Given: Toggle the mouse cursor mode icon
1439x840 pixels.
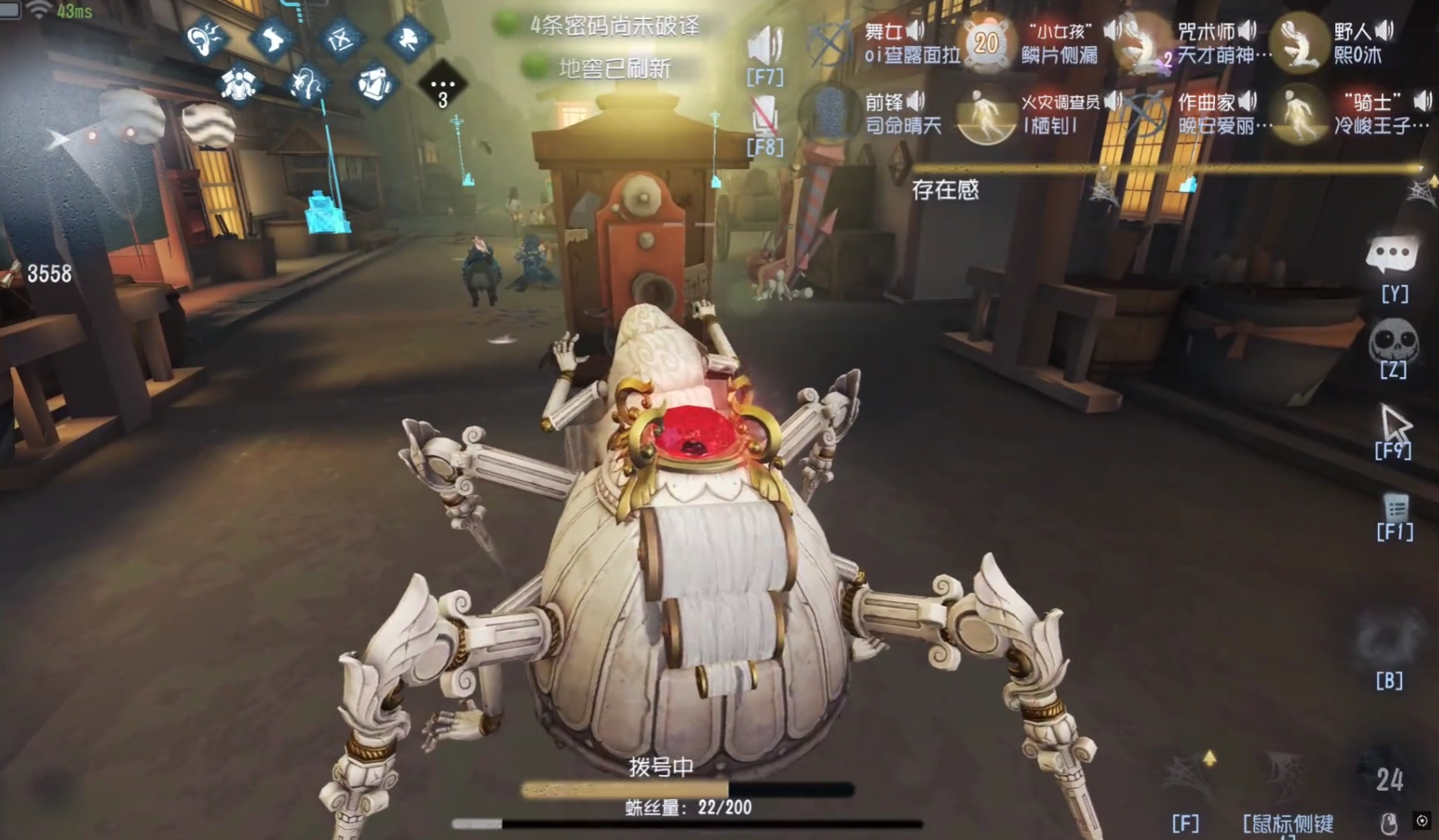Looking at the screenshot, I should click(x=1394, y=423).
